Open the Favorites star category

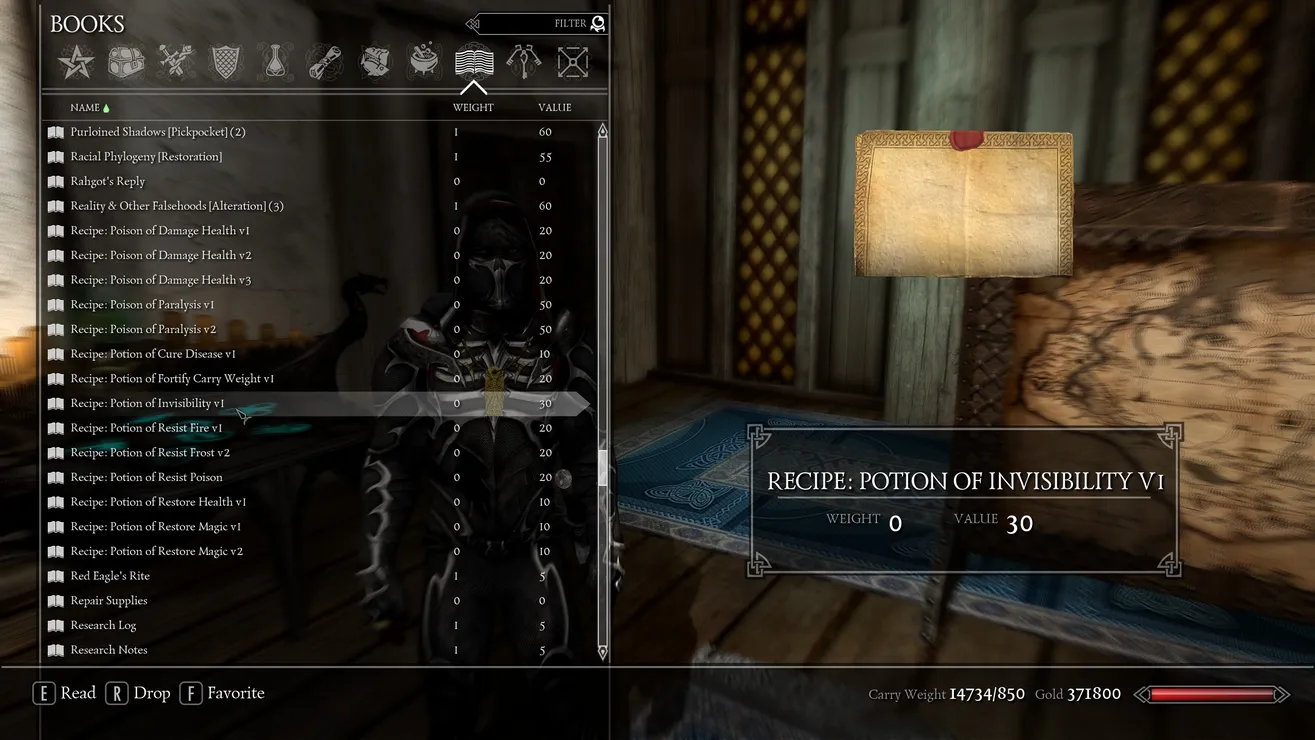coord(76,63)
